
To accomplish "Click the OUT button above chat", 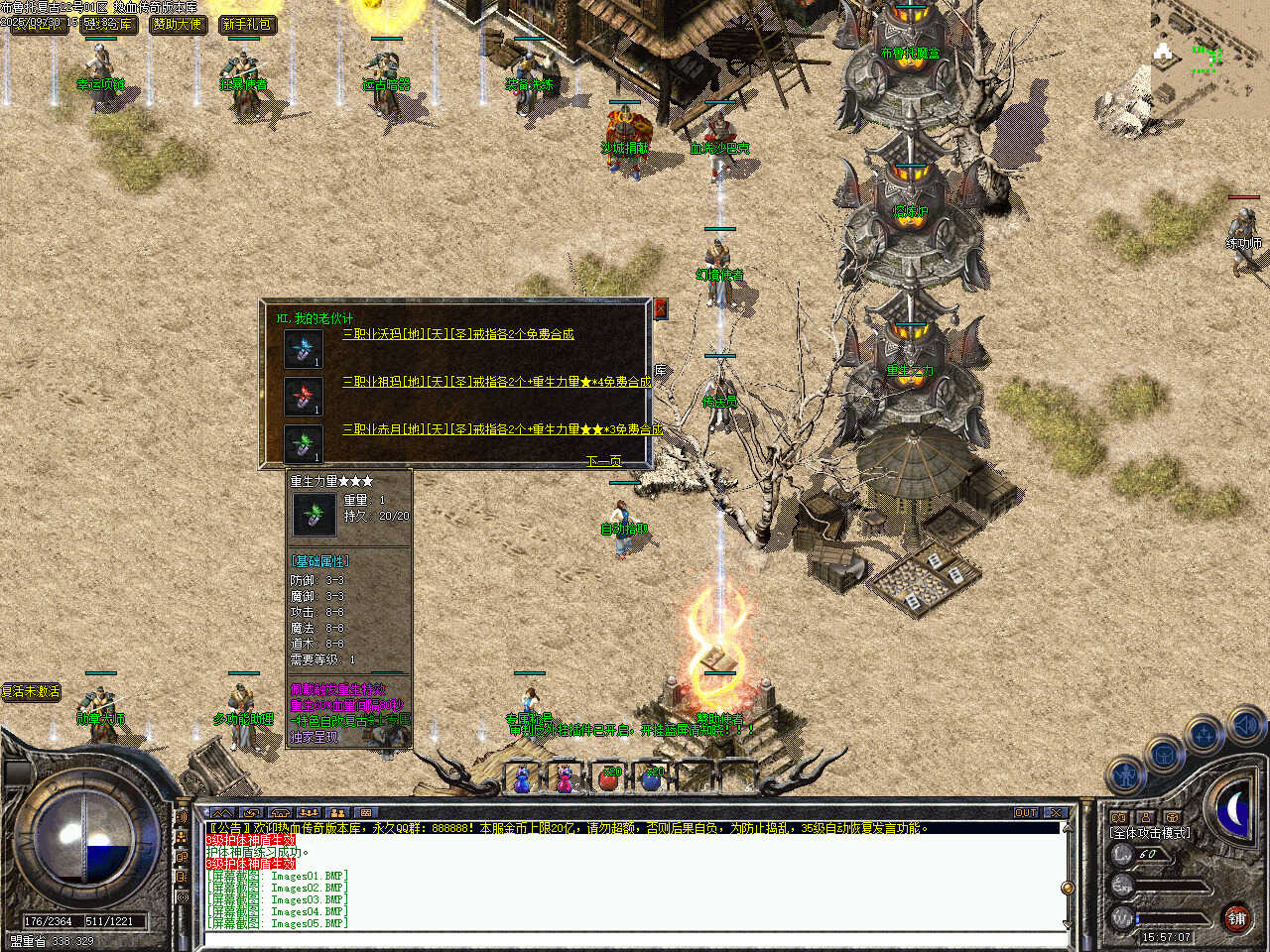I will tap(1025, 813).
